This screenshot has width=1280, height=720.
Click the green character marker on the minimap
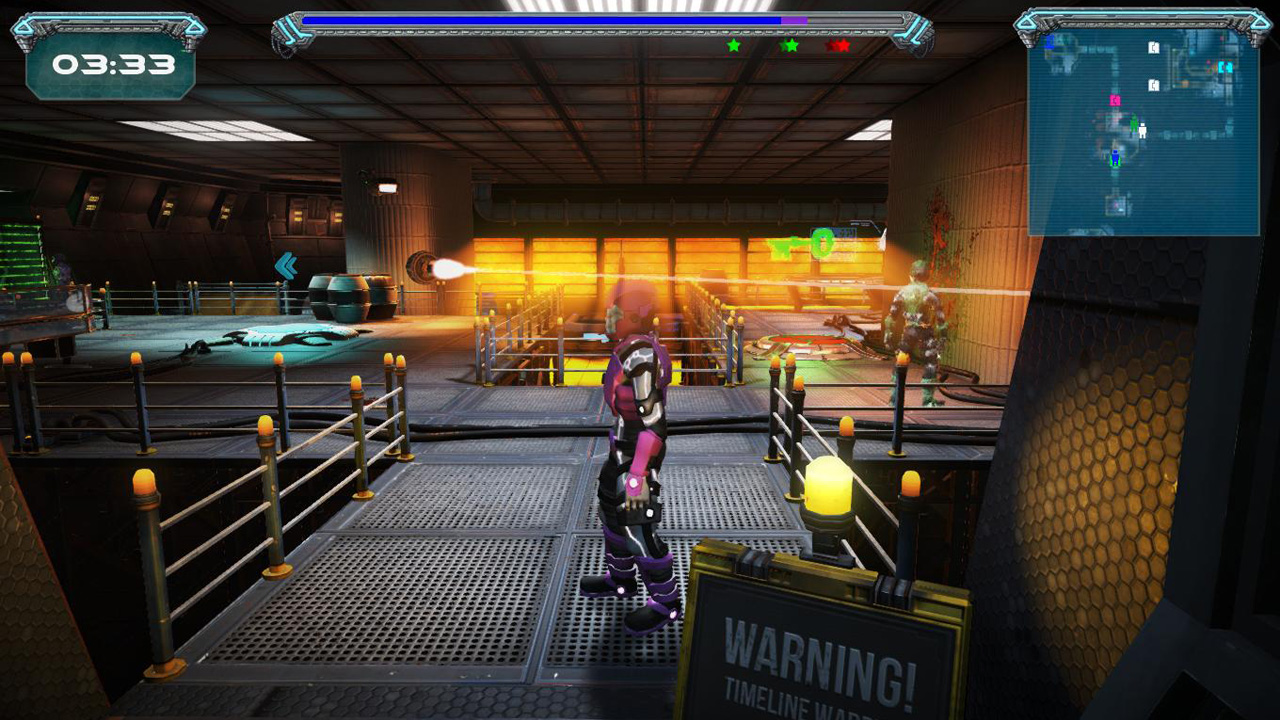click(x=1133, y=124)
